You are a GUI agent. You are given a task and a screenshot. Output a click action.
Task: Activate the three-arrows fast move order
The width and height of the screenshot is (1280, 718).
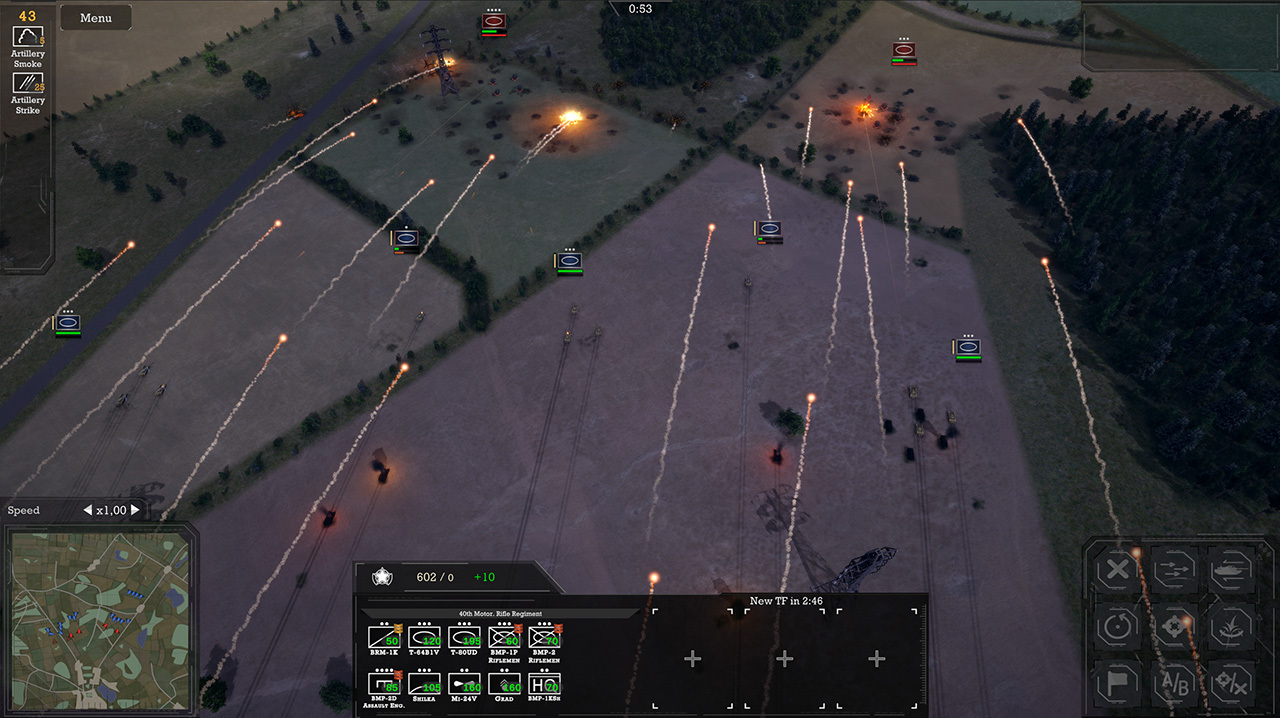pyautogui.click(x=1174, y=572)
